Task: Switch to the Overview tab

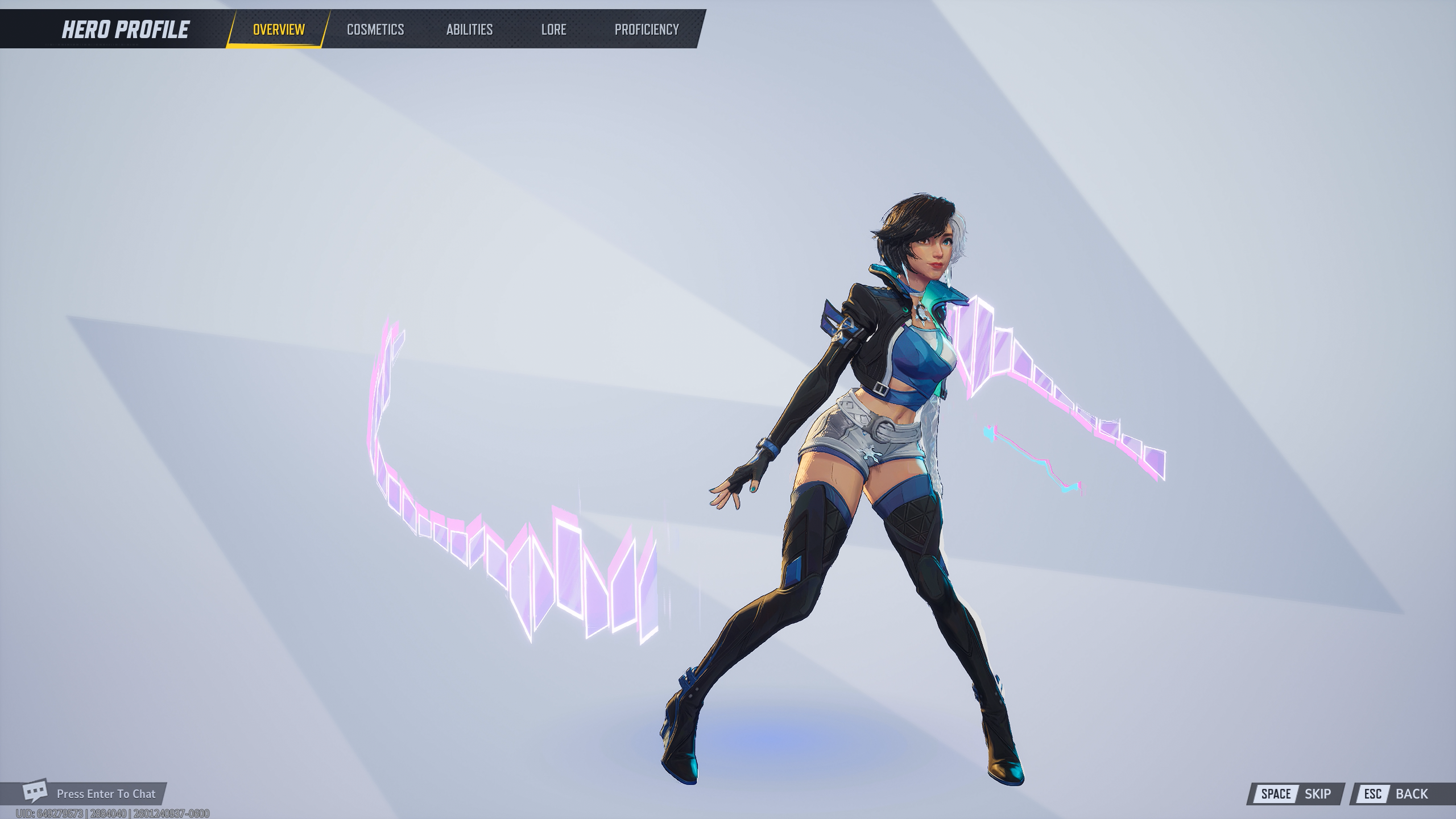Action: (x=279, y=30)
